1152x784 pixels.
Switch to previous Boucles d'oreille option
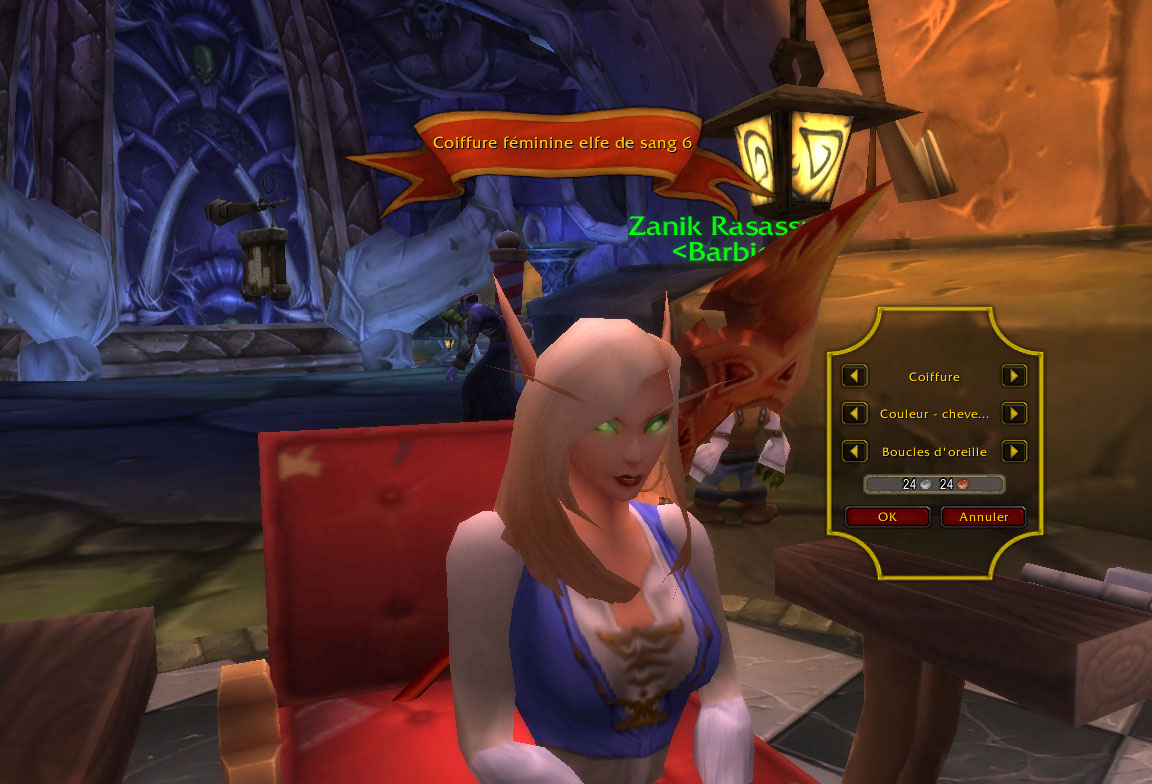(854, 451)
